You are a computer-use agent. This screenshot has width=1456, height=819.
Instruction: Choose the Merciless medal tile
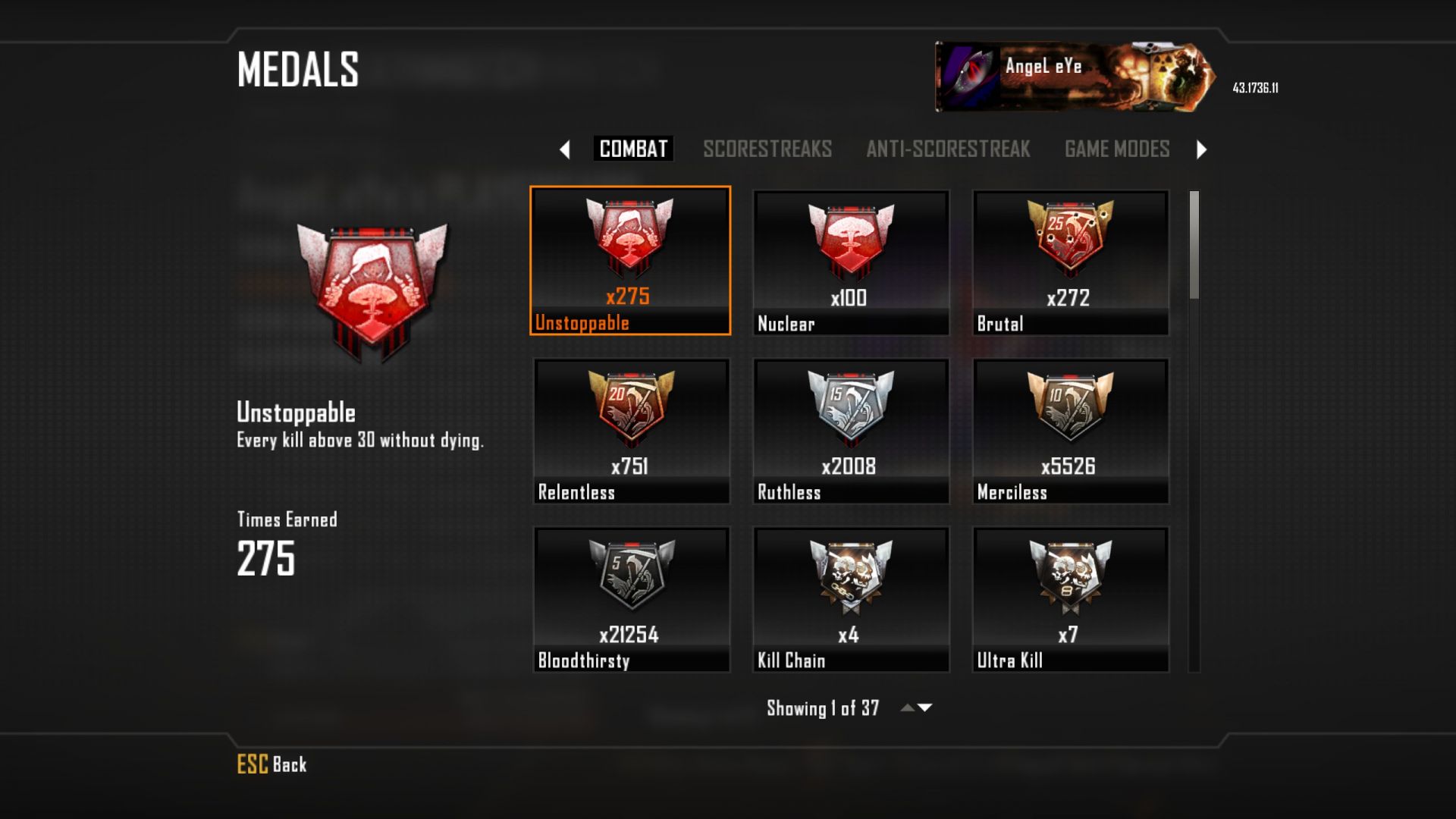click(x=1070, y=430)
